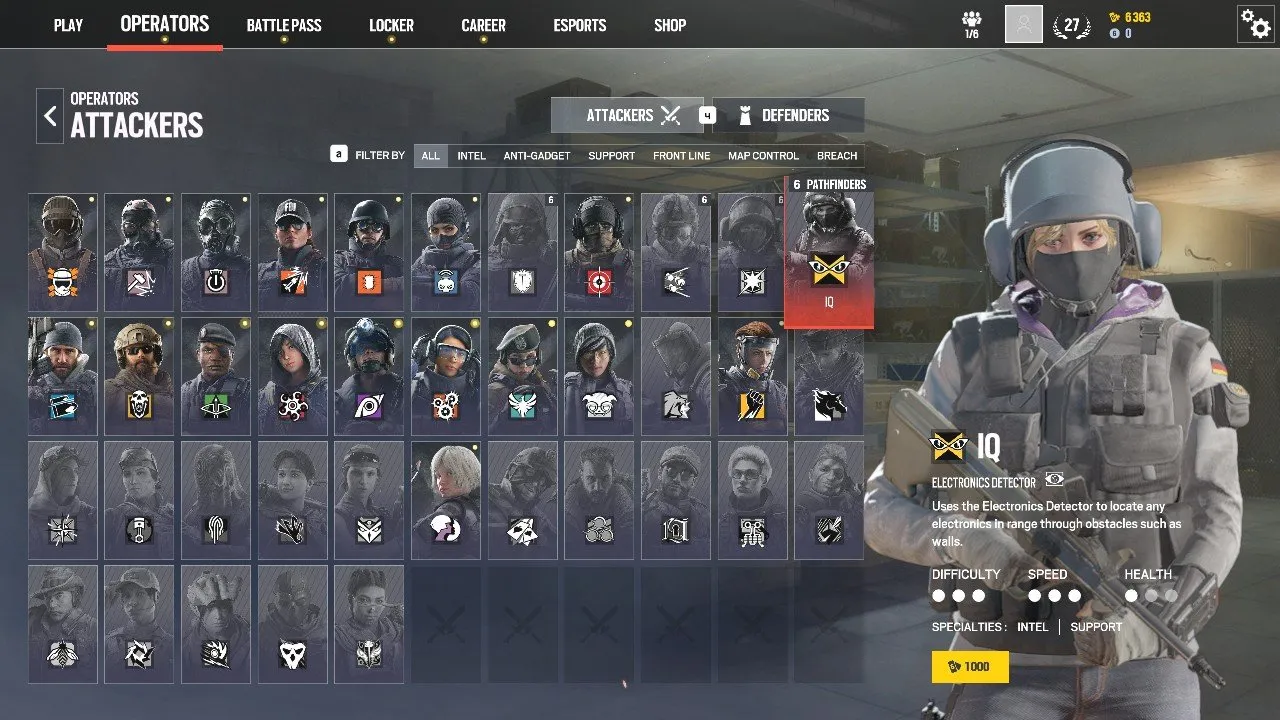Click the back arrow beside OPERATORS
The width and height of the screenshot is (1280, 720).
pyautogui.click(x=49, y=115)
